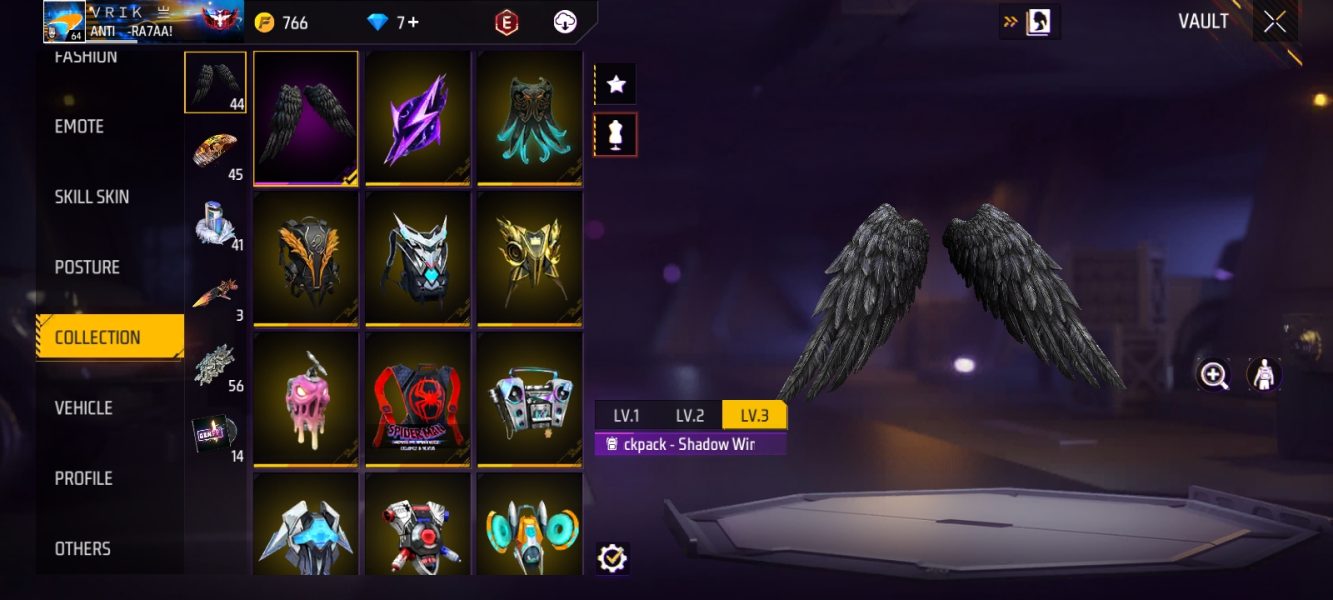The image size is (1333, 600).
Task: Open the Posture category
Action: point(87,267)
